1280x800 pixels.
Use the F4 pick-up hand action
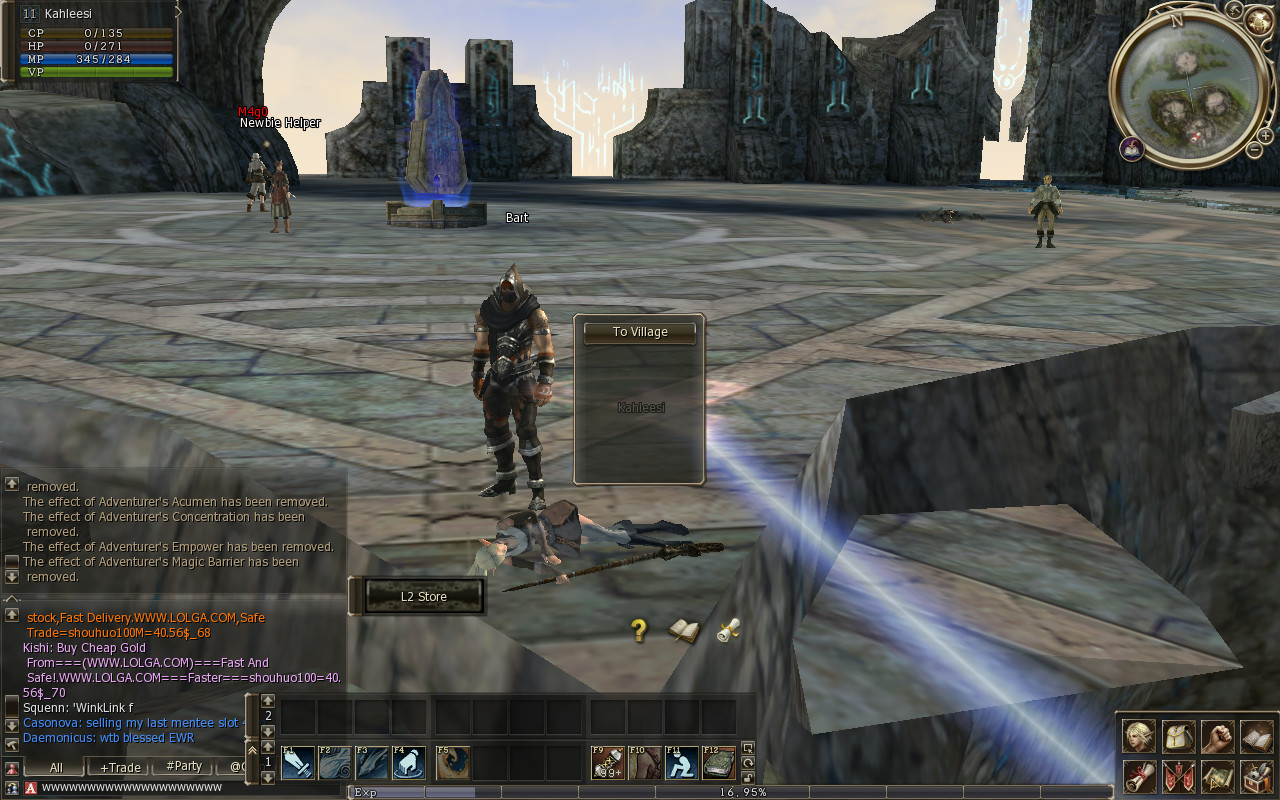pos(409,763)
